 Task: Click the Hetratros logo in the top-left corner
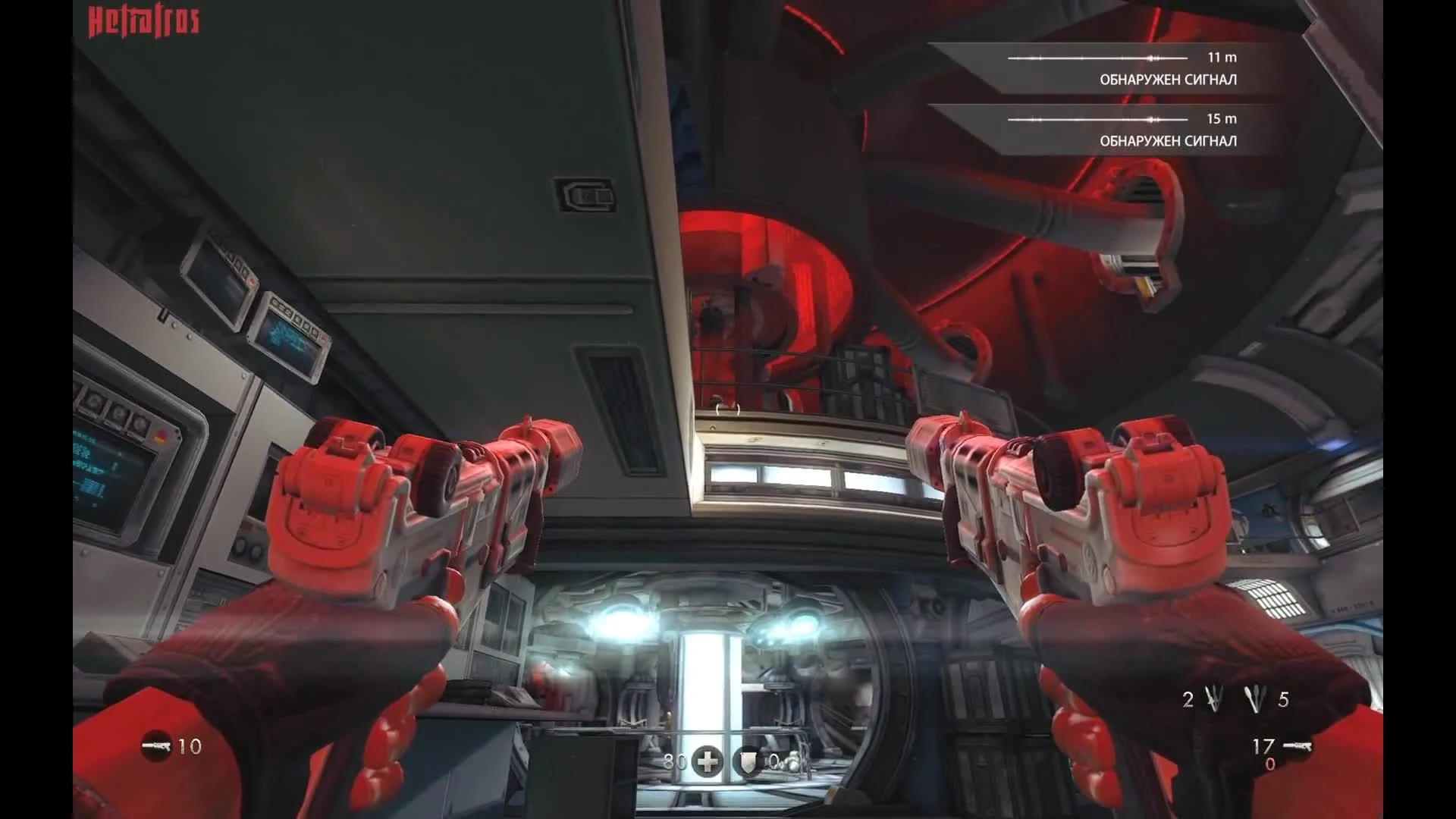(143, 20)
